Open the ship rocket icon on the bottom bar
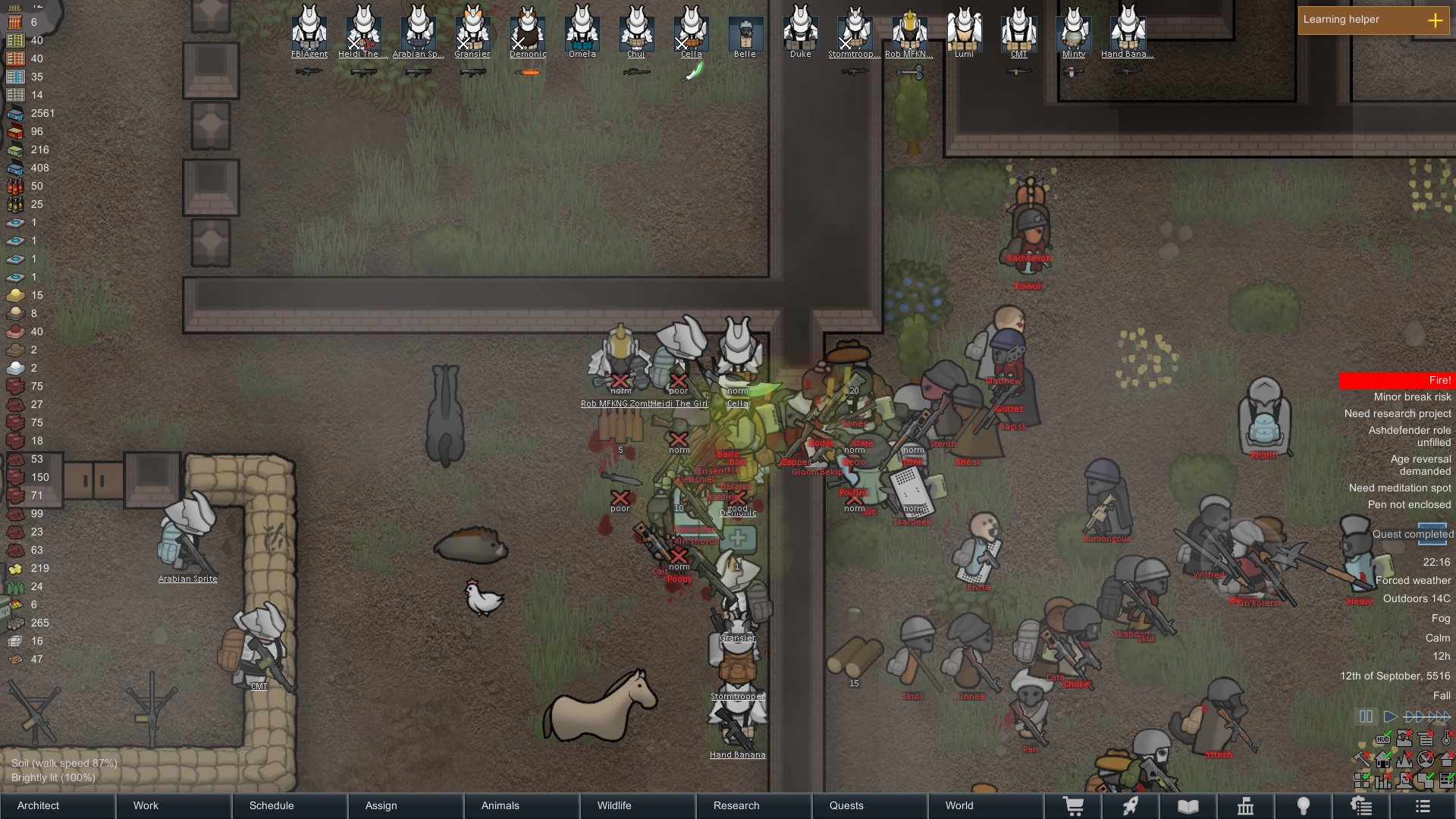The height and width of the screenshot is (819, 1456). [1130, 805]
